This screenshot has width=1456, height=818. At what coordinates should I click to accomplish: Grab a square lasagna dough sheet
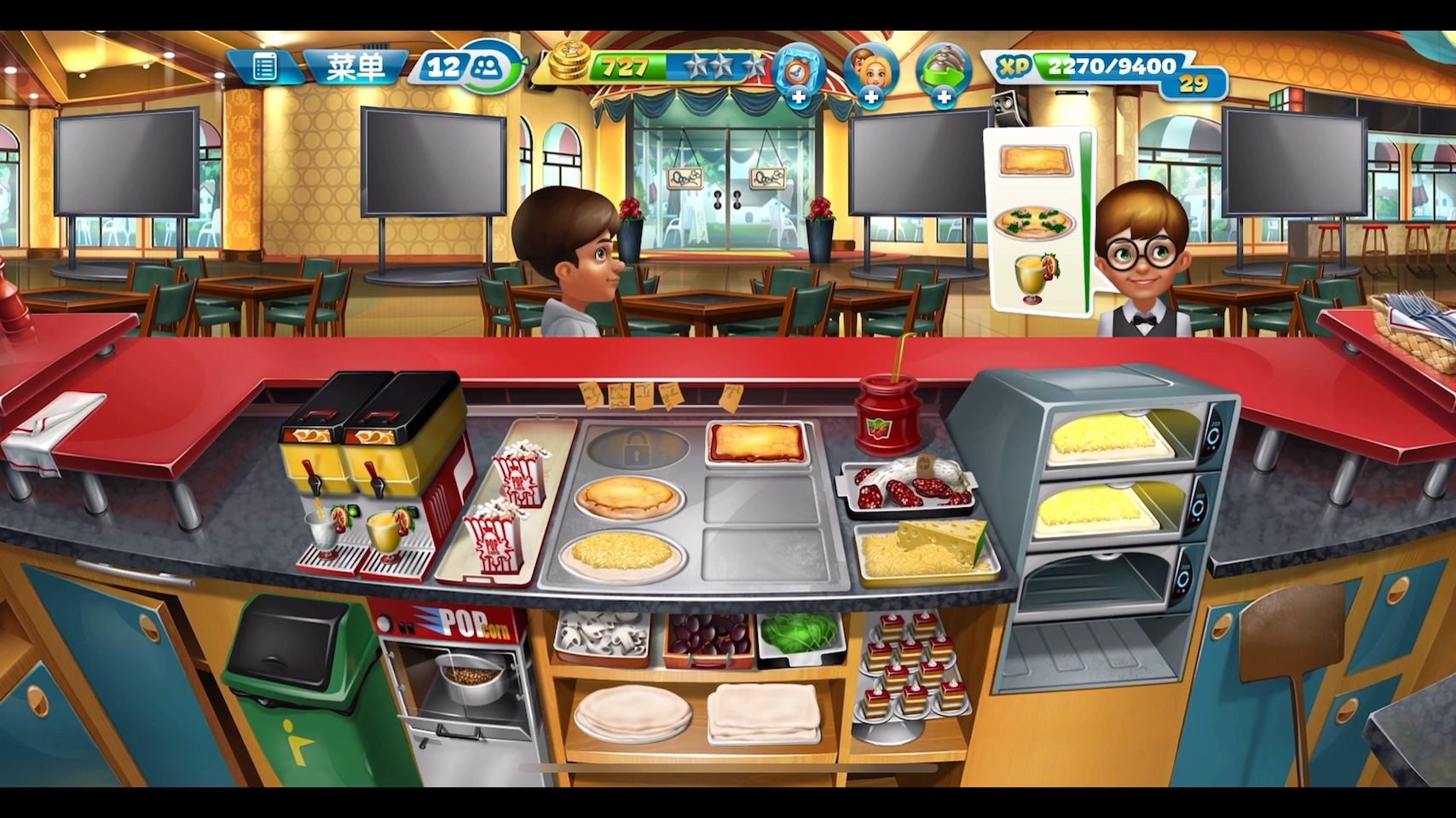pos(763,711)
